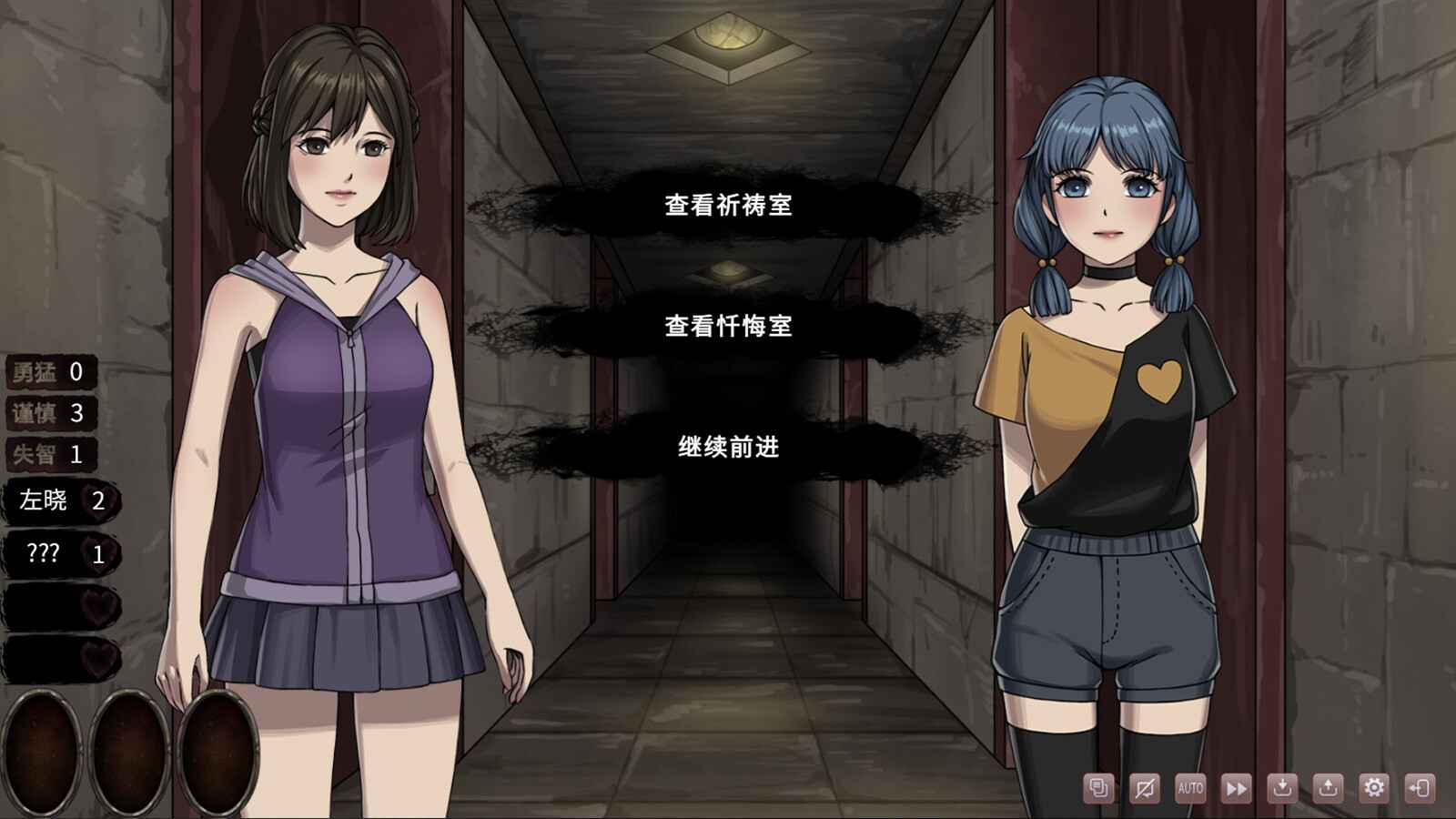
Task: Click the heart icon beside 左晓
Action: click(96, 500)
